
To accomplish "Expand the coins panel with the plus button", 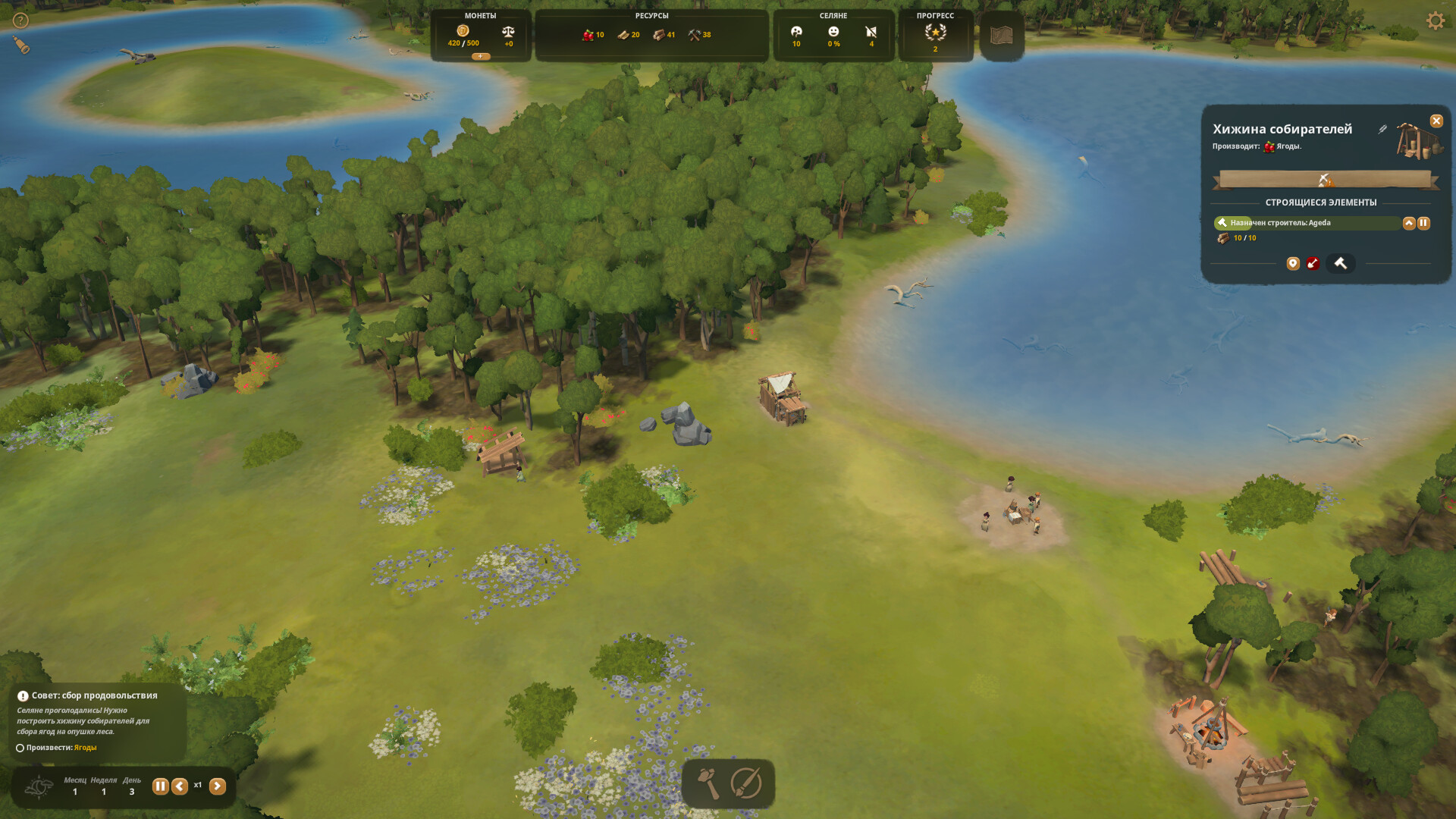I will pos(480,57).
